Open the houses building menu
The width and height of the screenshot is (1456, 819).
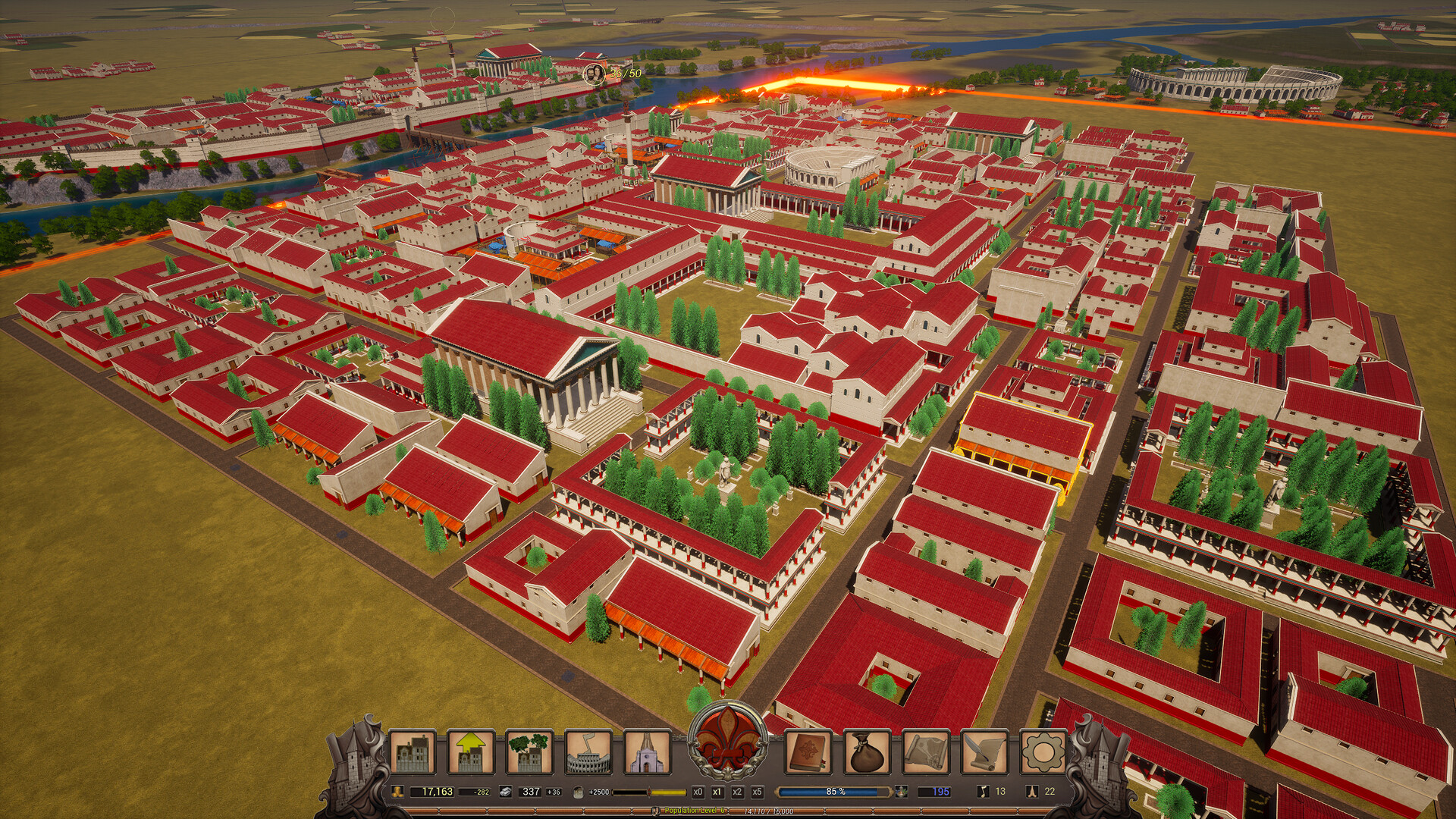click(413, 752)
